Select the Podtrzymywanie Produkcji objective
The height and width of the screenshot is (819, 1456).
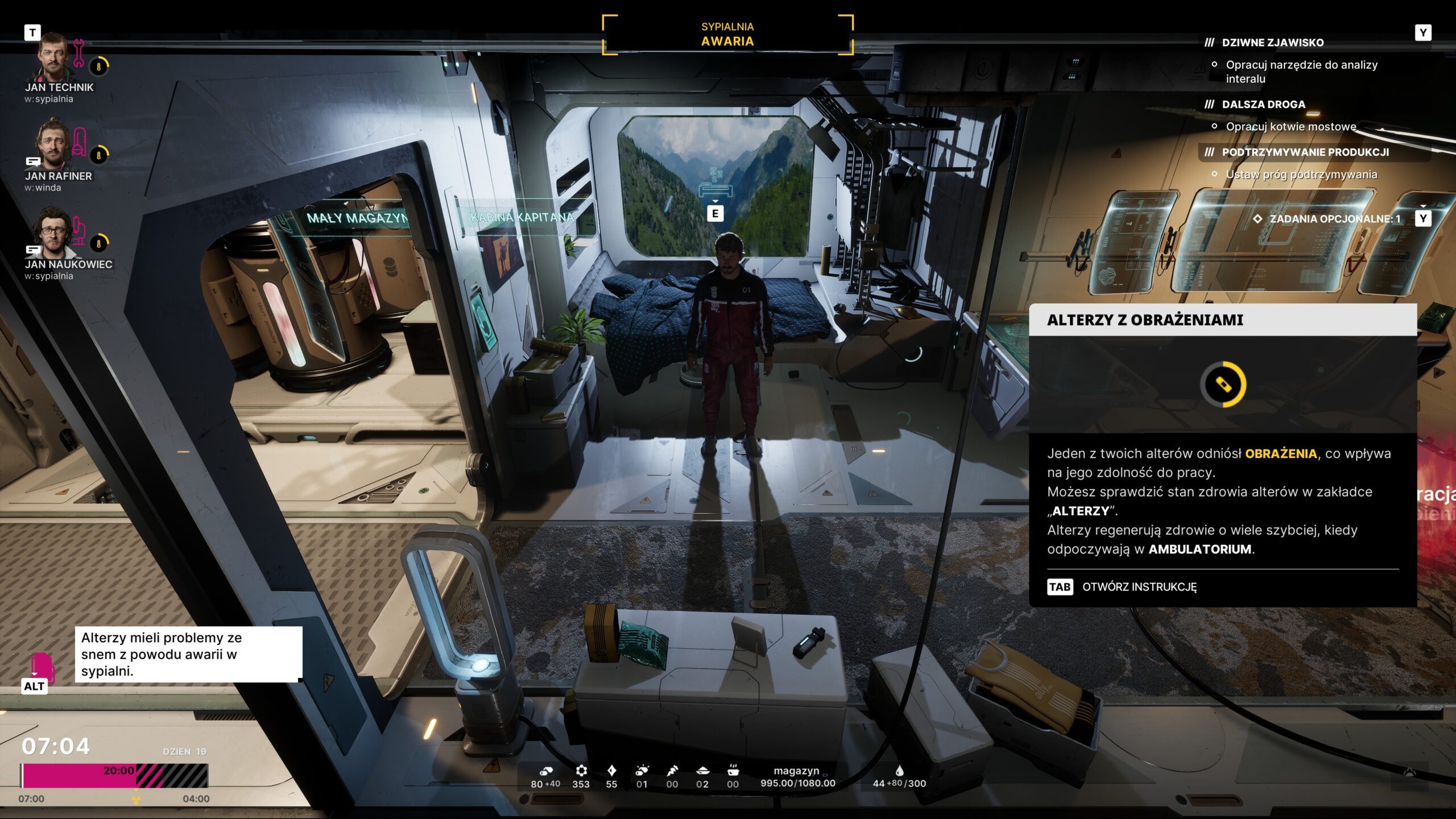click(1305, 152)
